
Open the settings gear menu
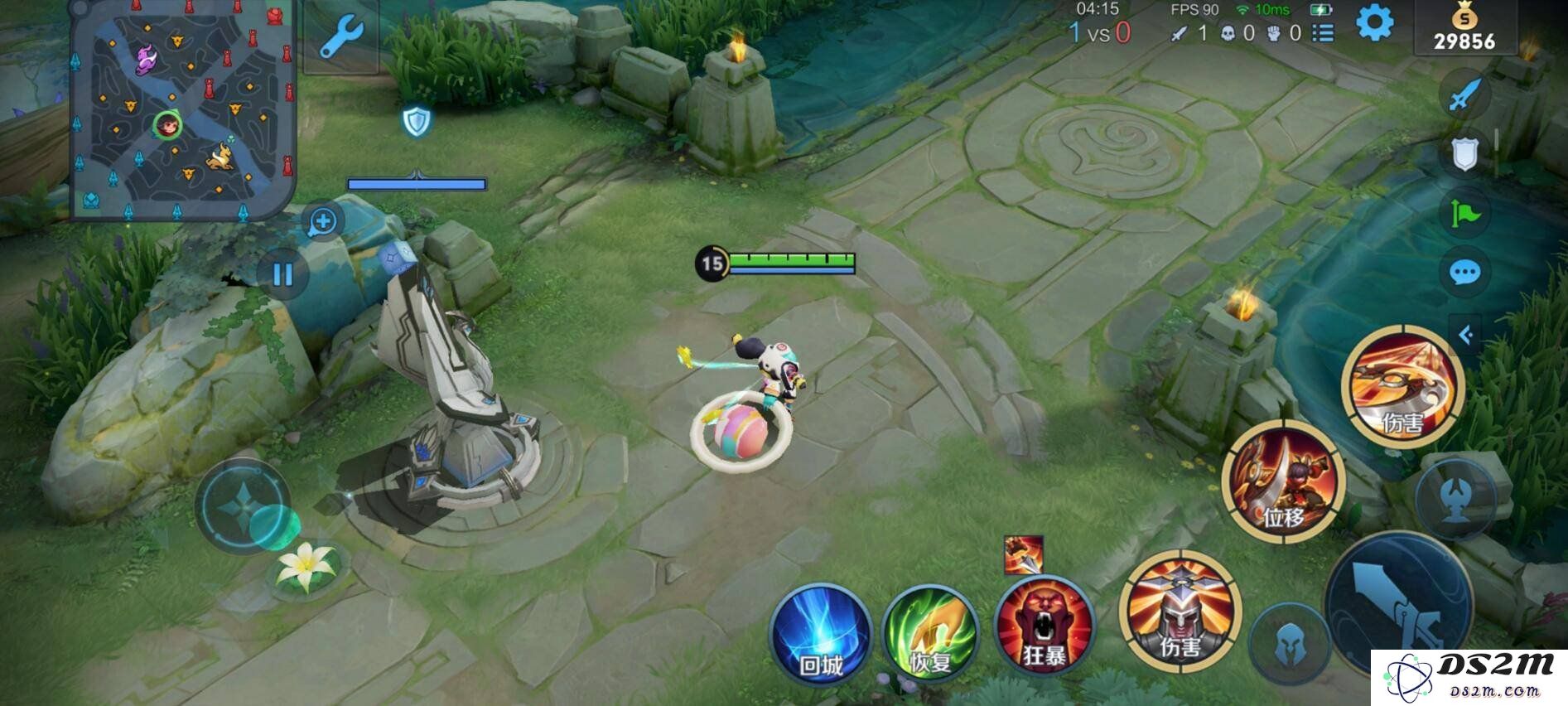tap(1373, 23)
